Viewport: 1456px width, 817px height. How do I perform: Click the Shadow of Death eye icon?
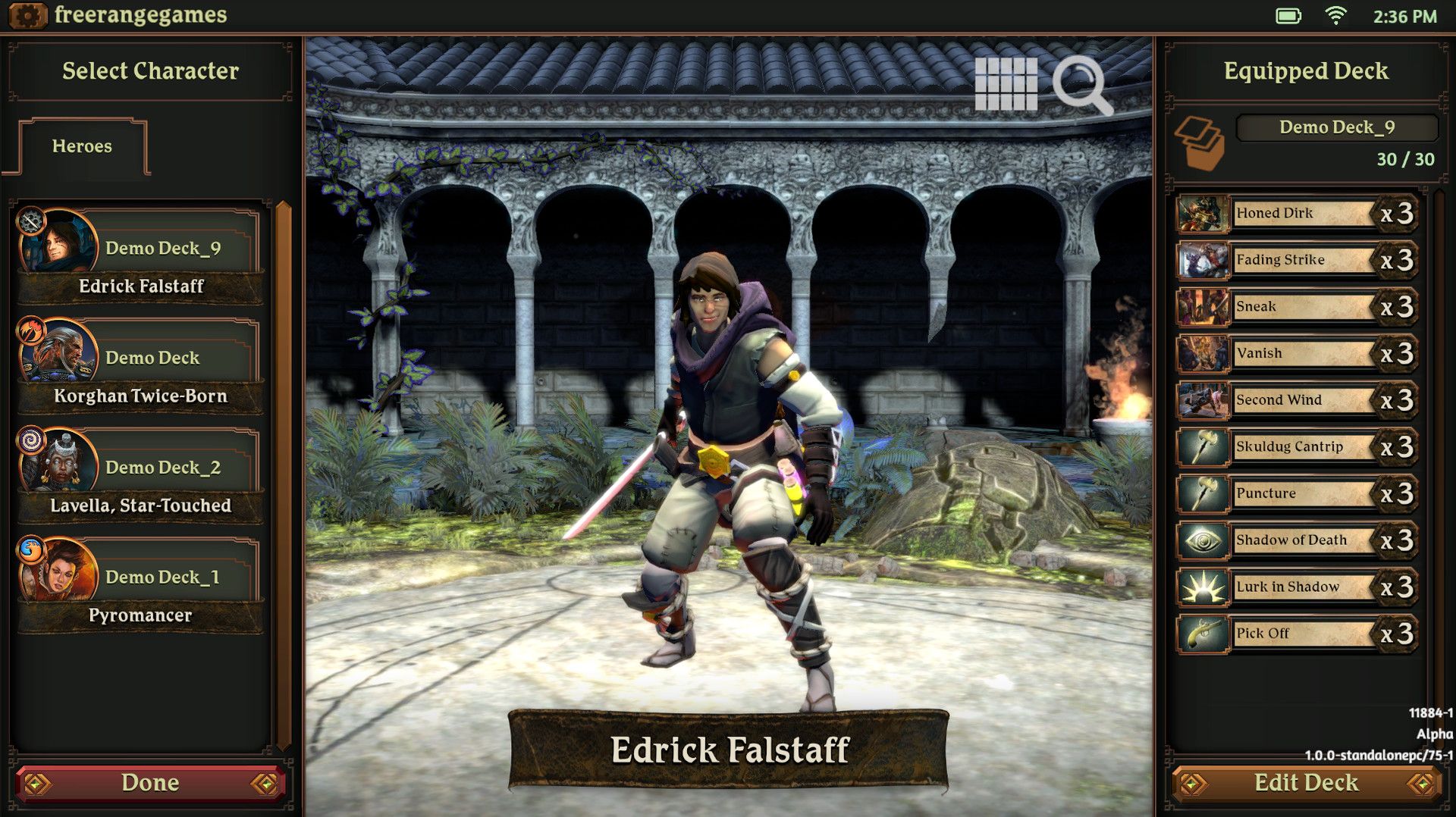[x=1202, y=540]
